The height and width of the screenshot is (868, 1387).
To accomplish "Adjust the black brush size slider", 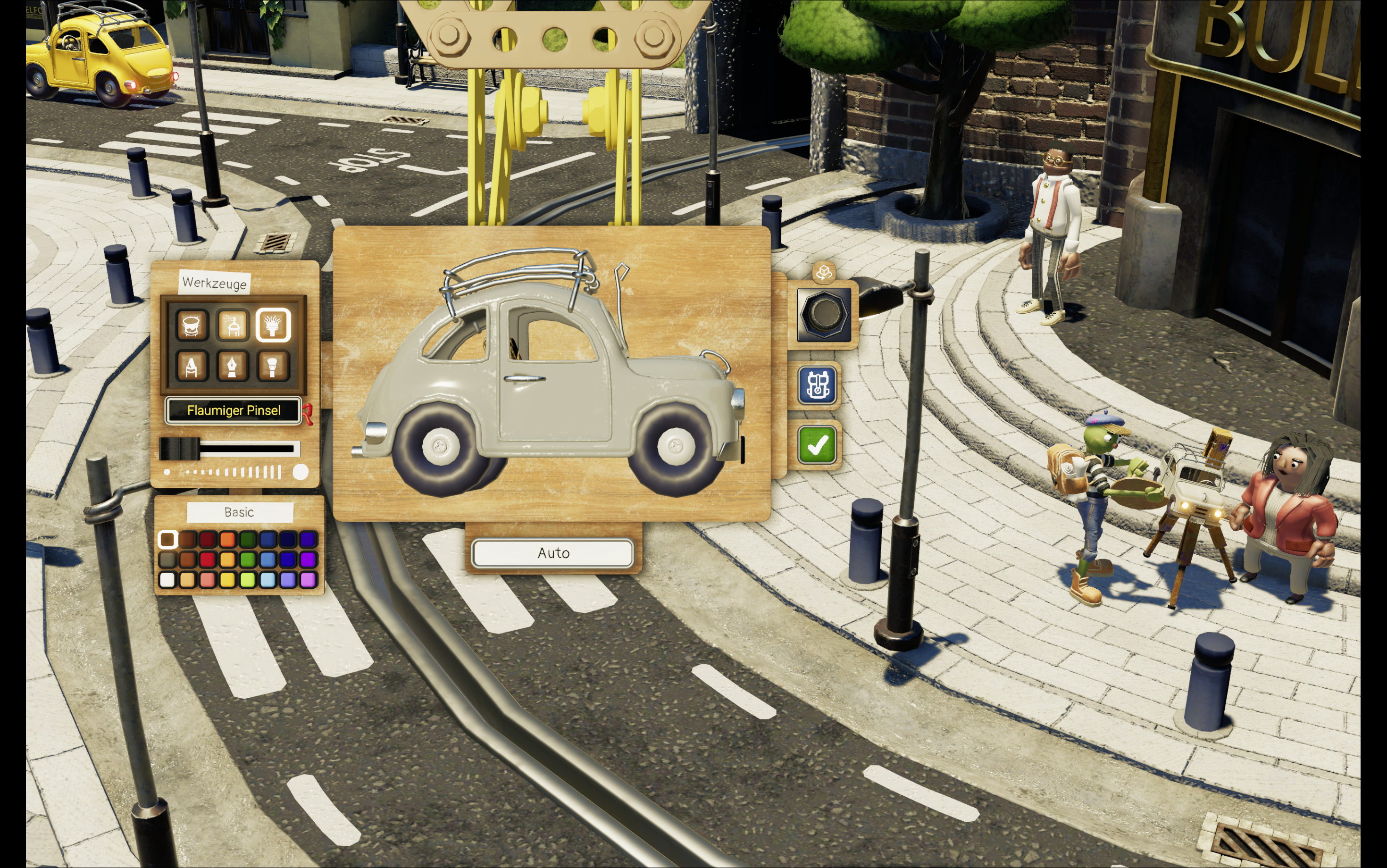I will tap(180, 449).
